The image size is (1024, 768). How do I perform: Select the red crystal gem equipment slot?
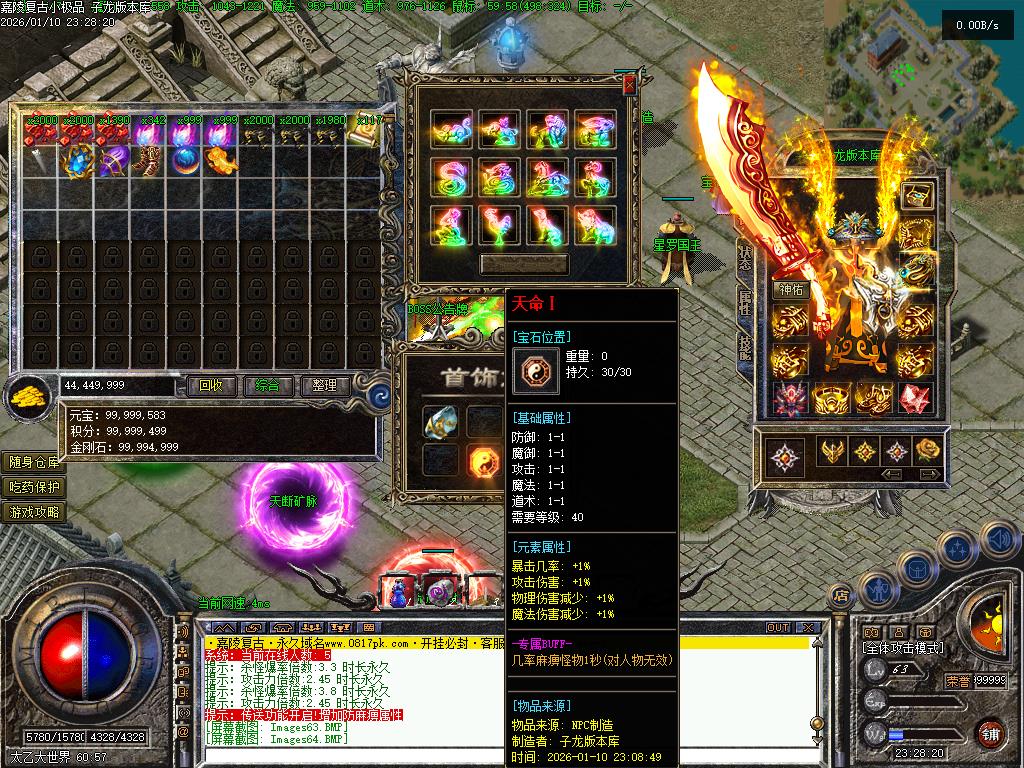click(914, 398)
